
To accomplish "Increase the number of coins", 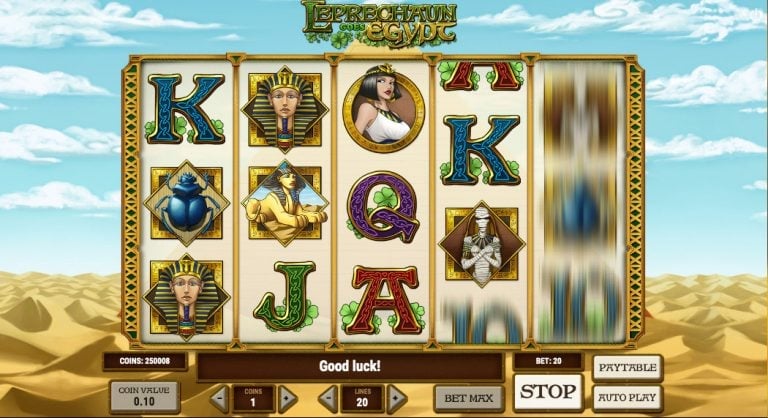I will pyautogui.click(x=288, y=398).
